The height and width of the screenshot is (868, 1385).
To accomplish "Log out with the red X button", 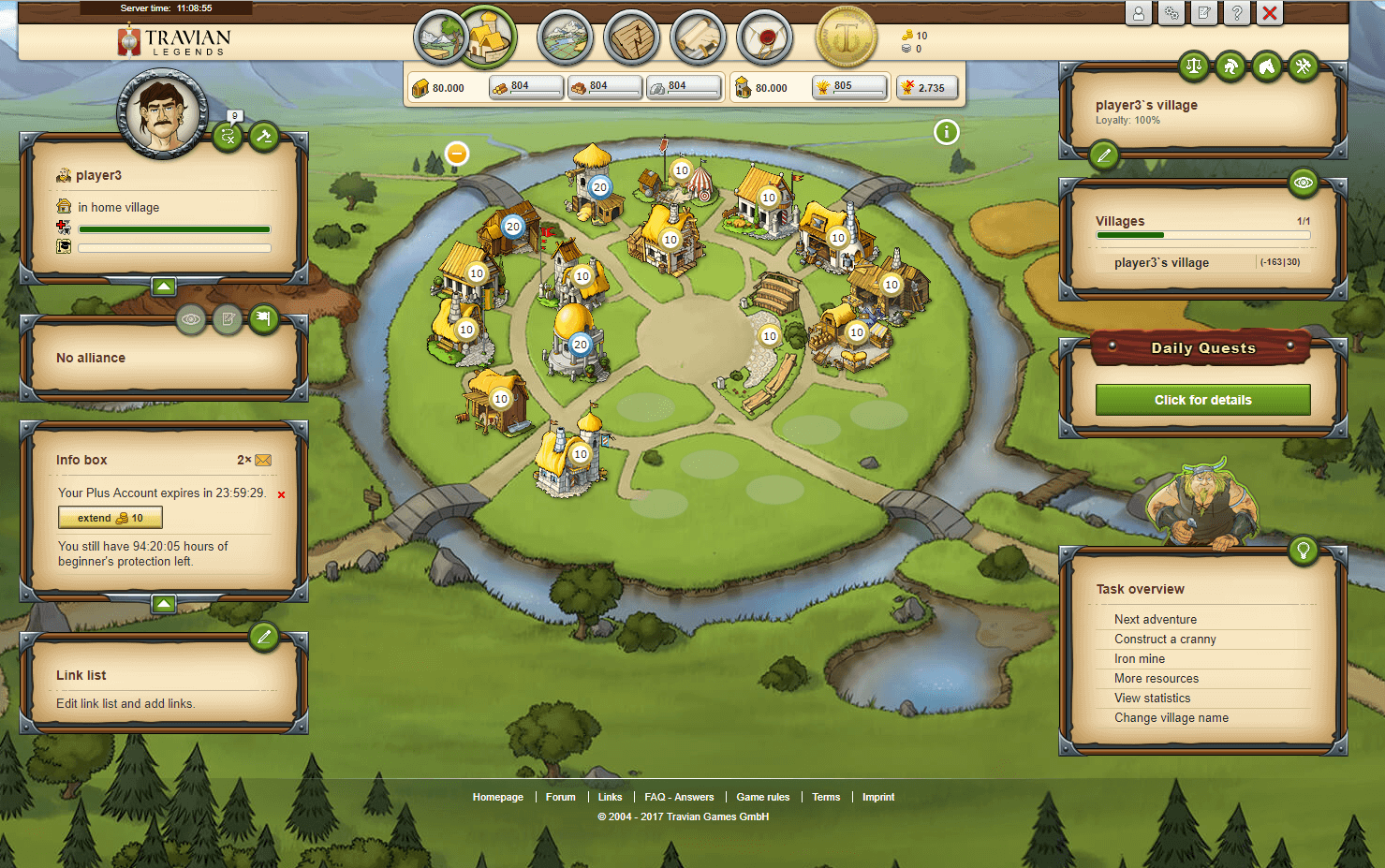I will point(1270,13).
